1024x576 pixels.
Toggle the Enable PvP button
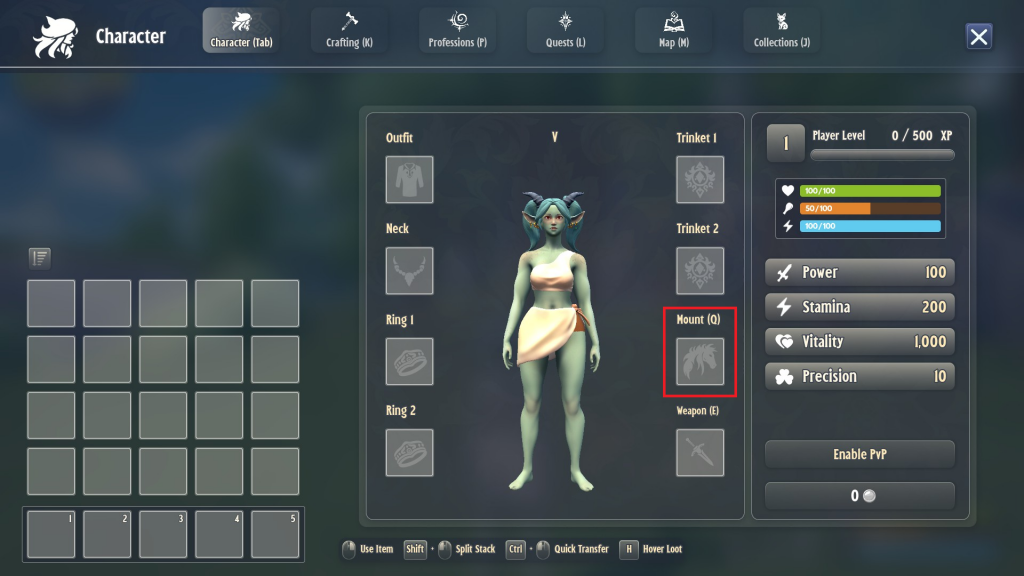tap(860, 454)
